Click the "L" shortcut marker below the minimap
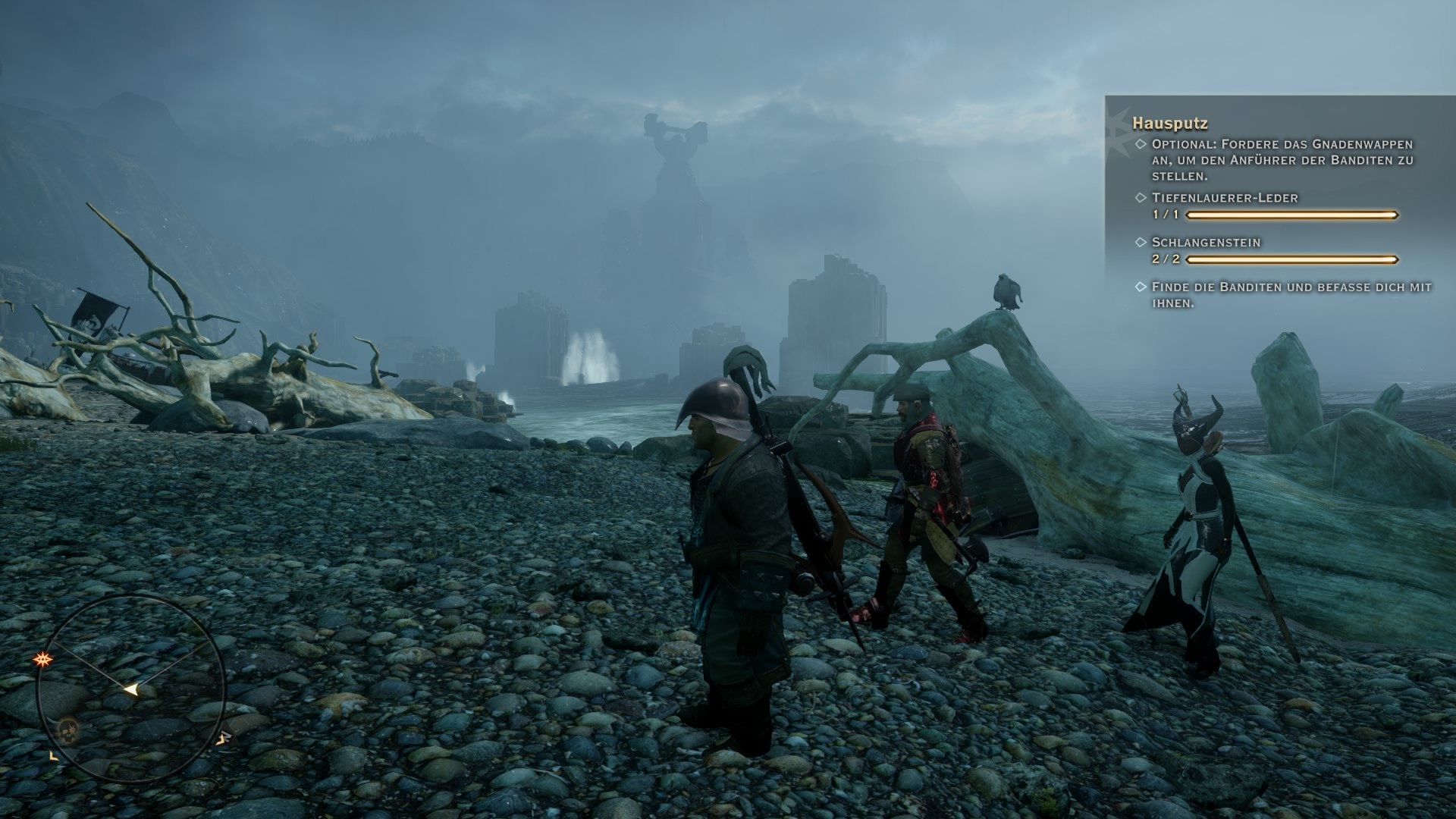This screenshot has height=819, width=1456. 52,757
